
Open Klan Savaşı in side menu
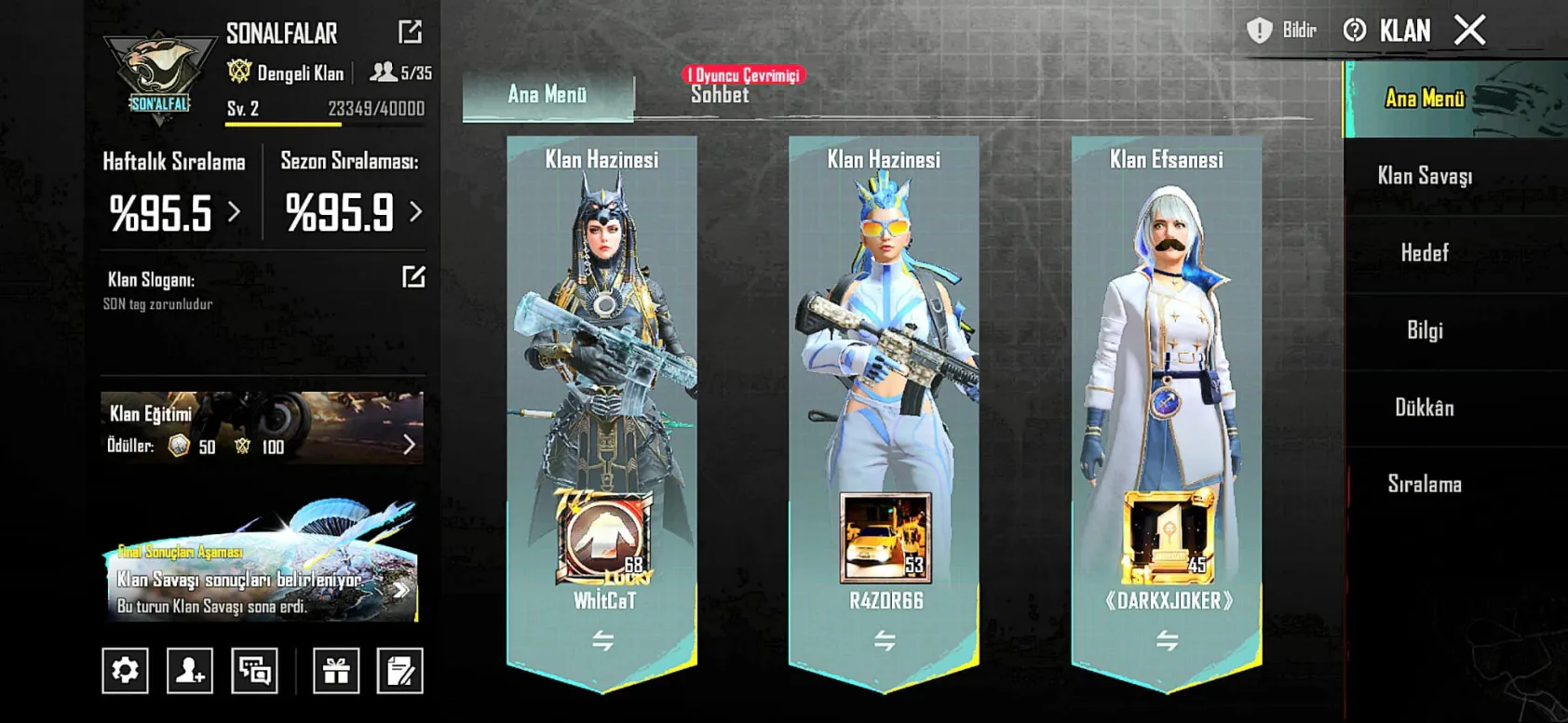click(1424, 176)
